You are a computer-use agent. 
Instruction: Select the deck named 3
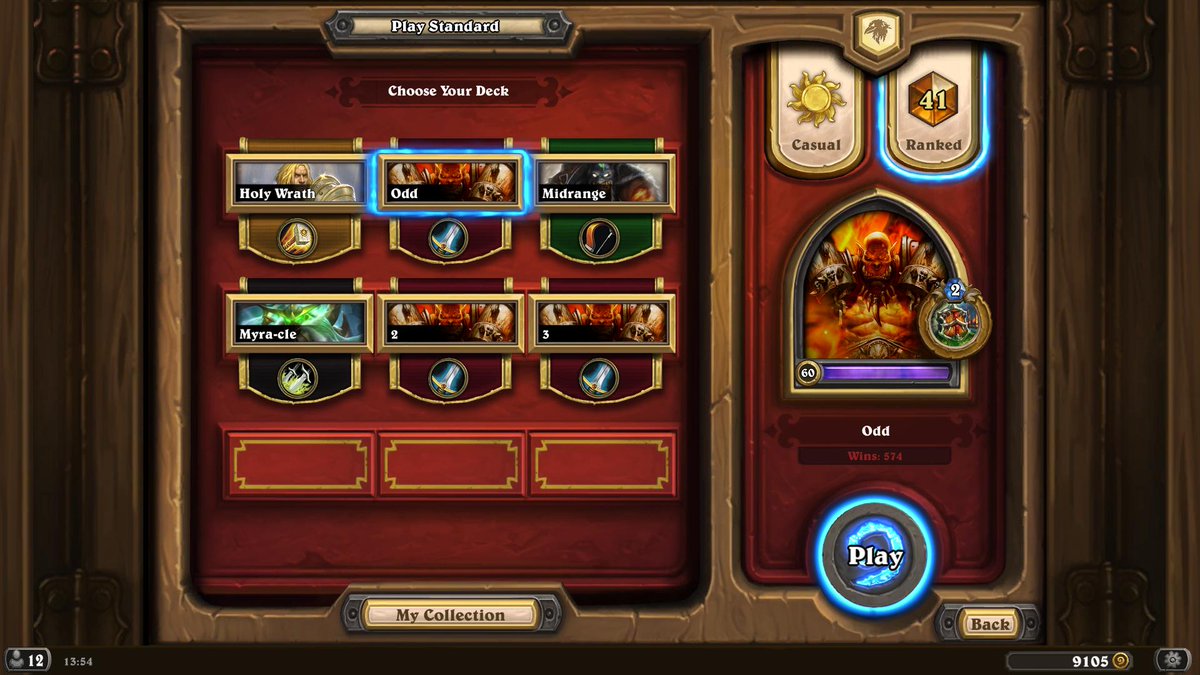[x=600, y=324]
